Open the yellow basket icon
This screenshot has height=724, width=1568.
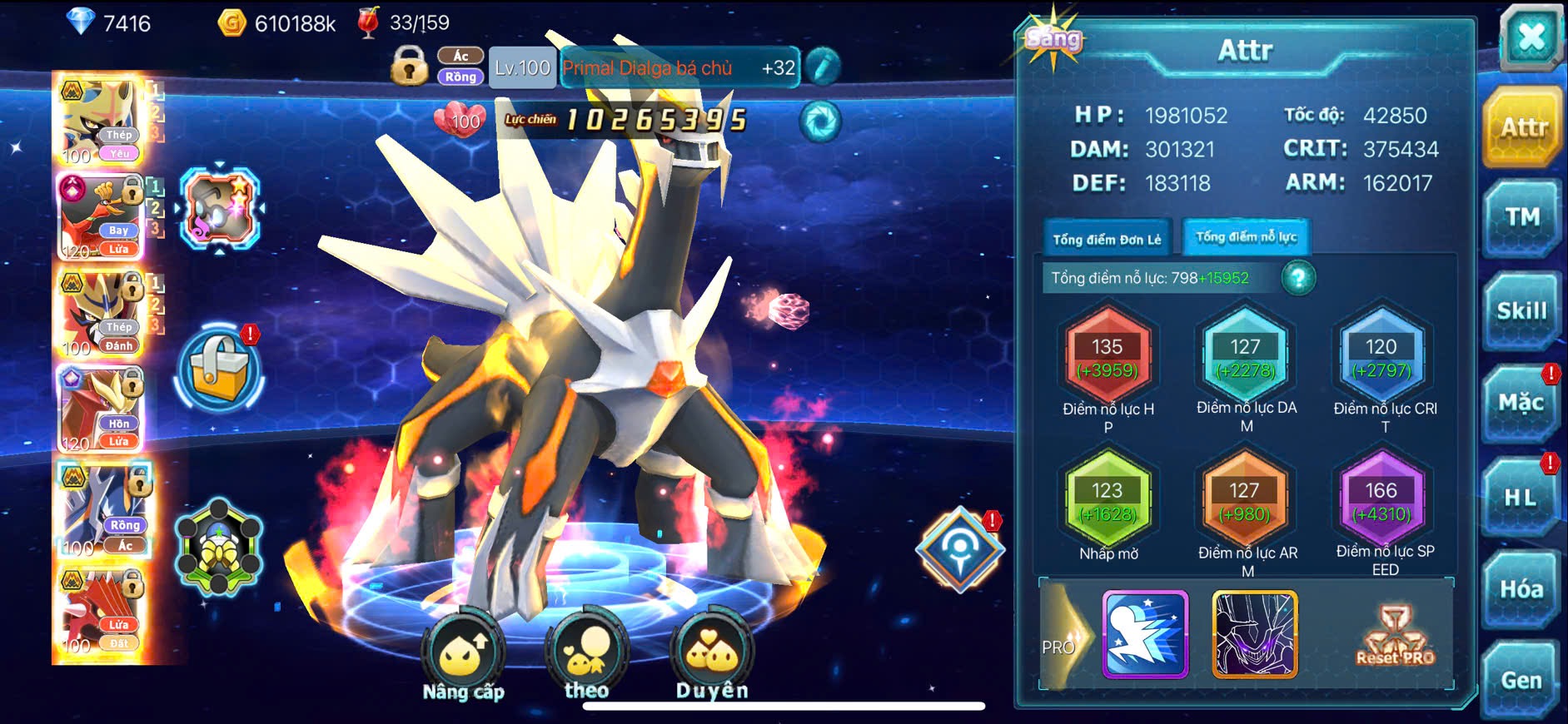coord(220,371)
